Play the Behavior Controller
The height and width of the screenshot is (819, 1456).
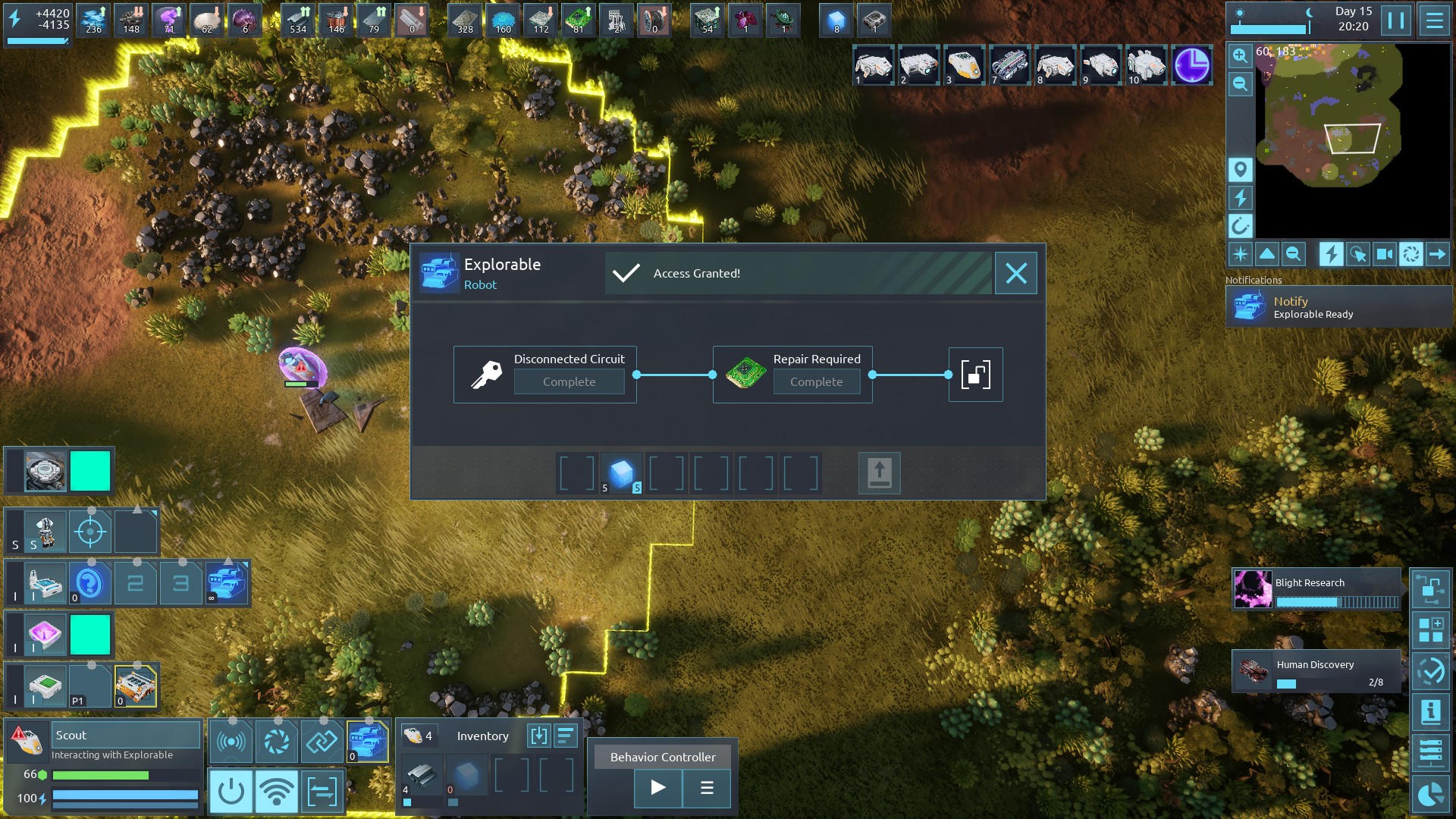pyautogui.click(x=657, y=788)
